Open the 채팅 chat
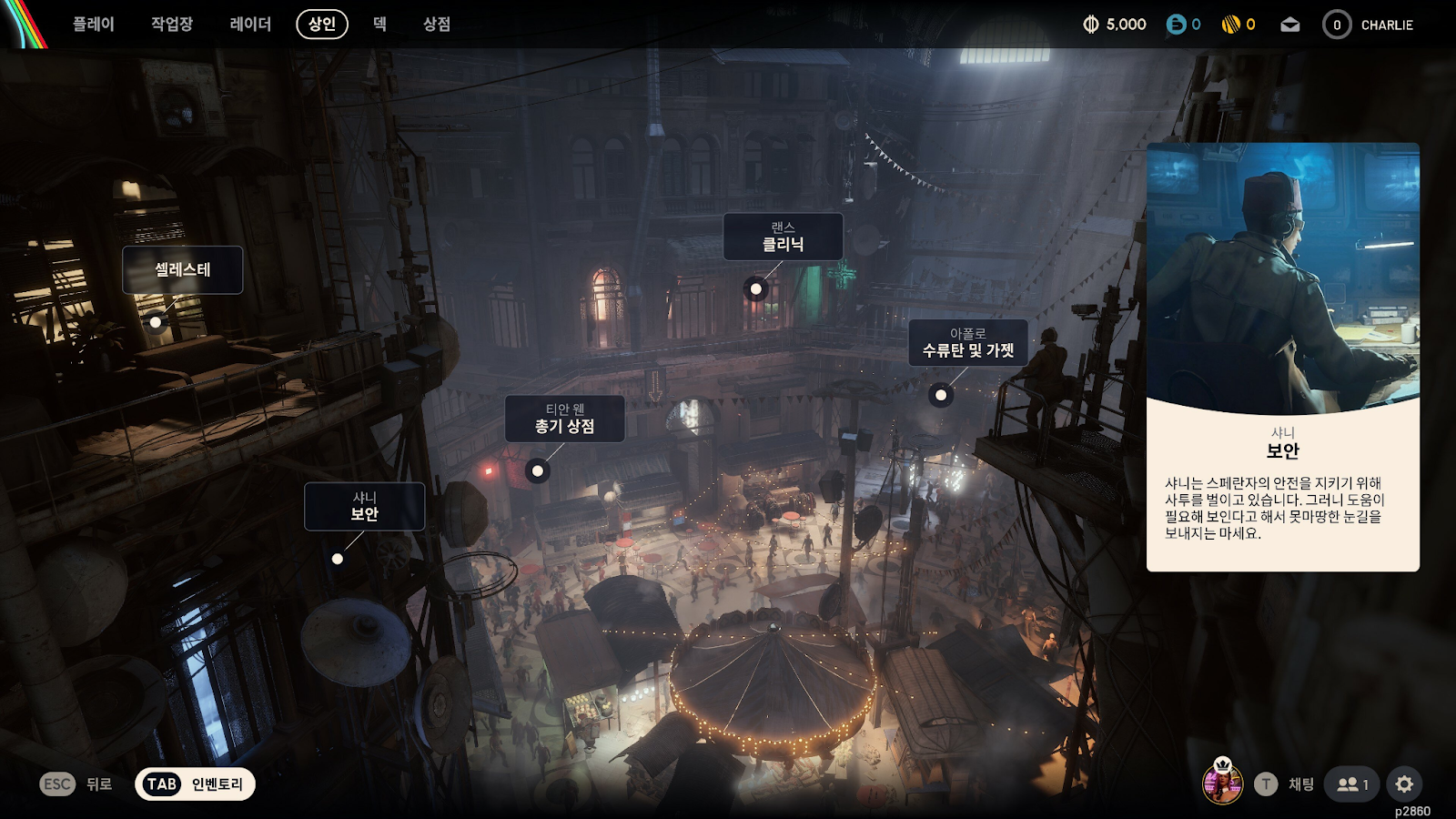The height and width of the screenshot is (819, 1456). pos(1285,784)
